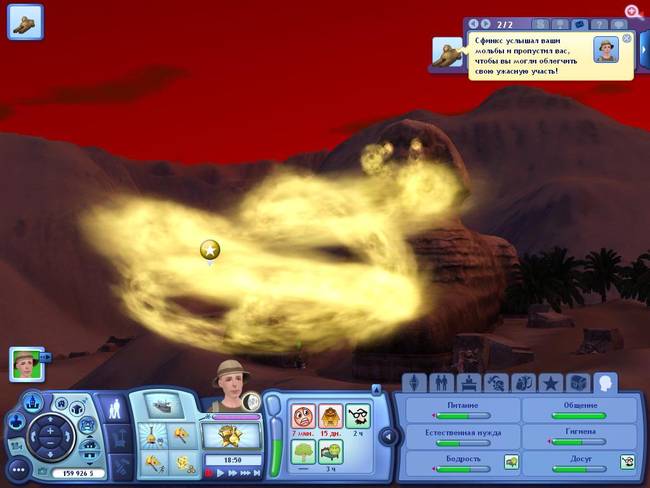The width and height of the screenshot is (650, 488).
Task: Click the icon beside the Бодрость need
Action: (x=510, y=461)
